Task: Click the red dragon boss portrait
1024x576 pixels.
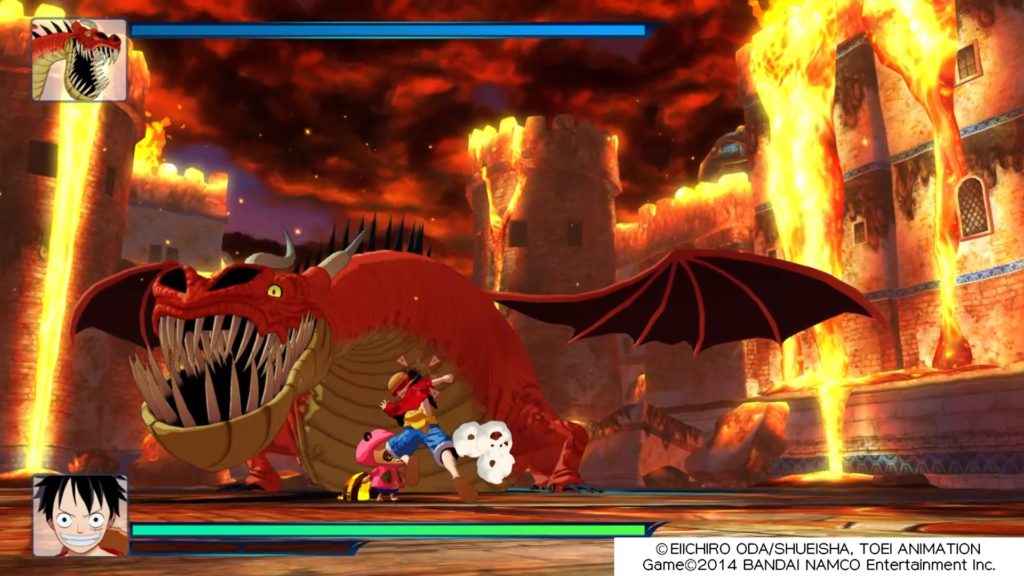Action: click(79, 59)
